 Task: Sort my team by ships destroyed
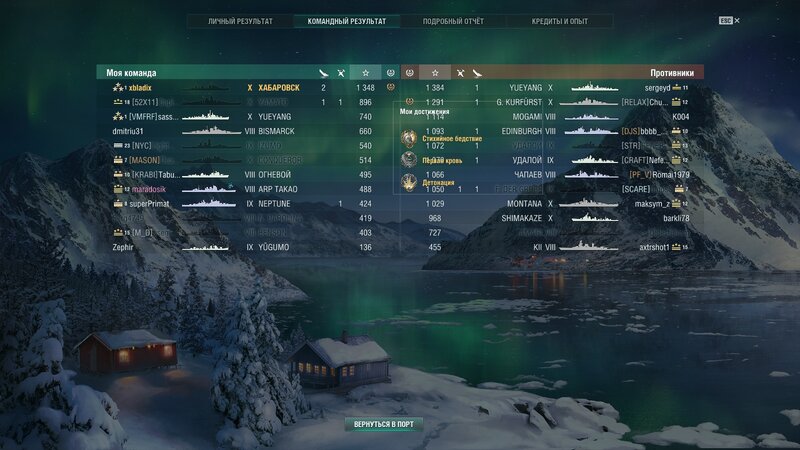[342, 73]
